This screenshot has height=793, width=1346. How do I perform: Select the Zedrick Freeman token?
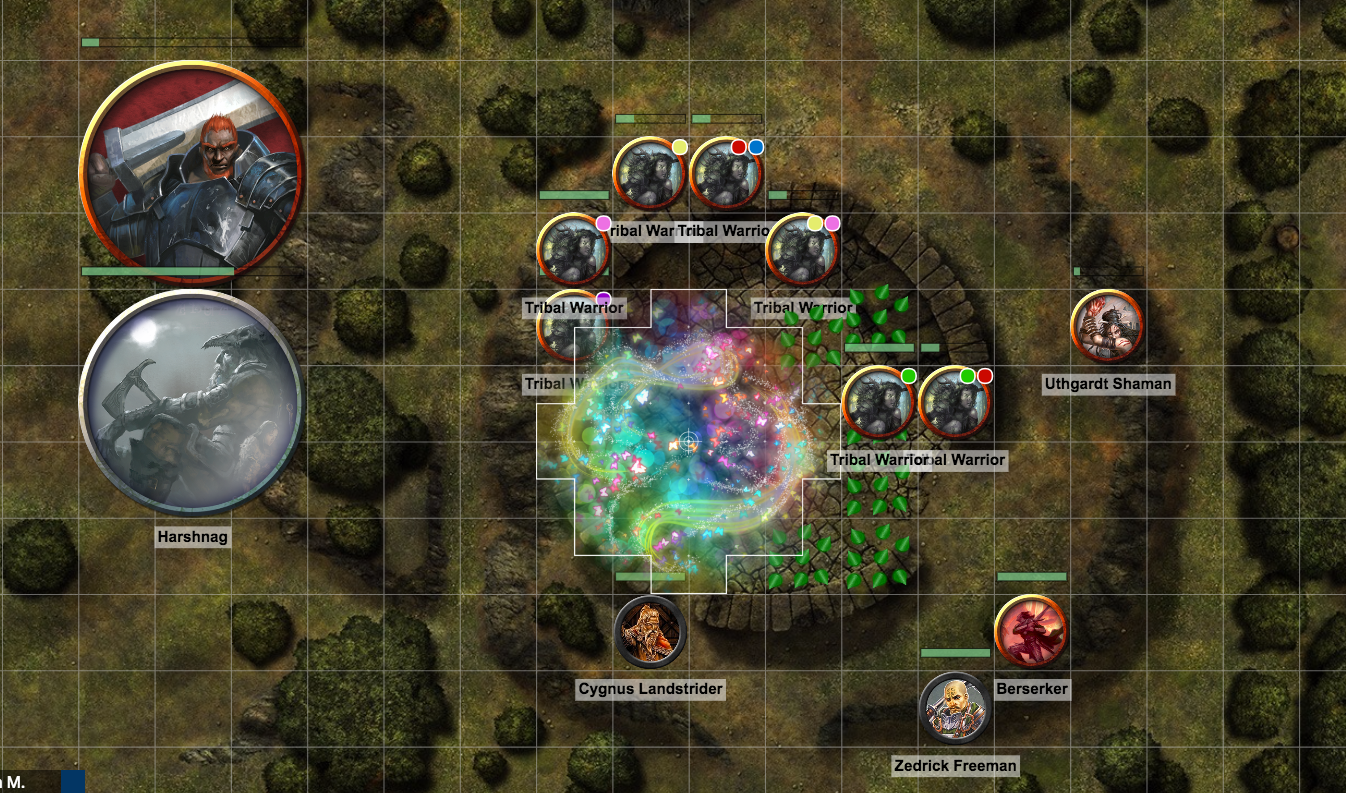955,709
